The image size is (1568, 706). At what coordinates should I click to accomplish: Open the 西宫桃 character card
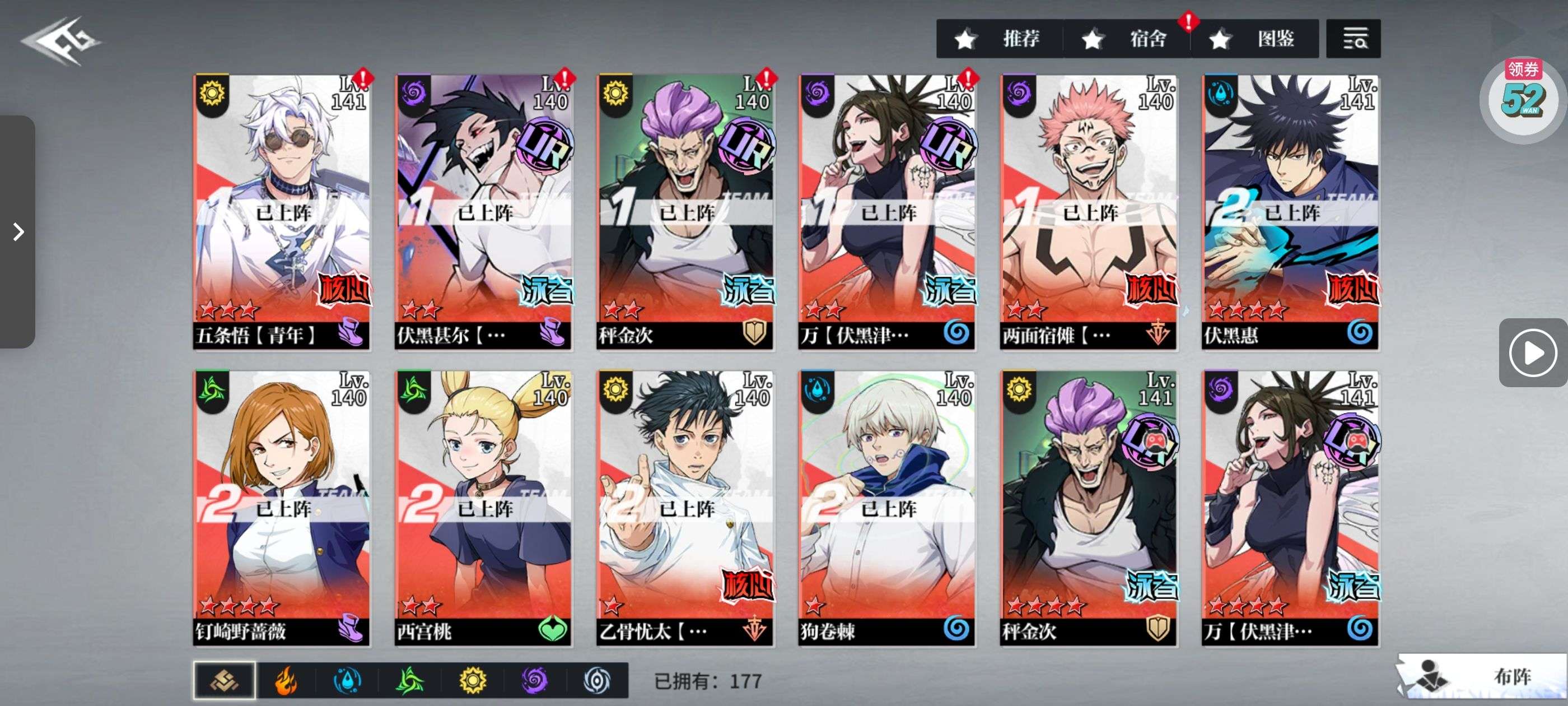483,508
